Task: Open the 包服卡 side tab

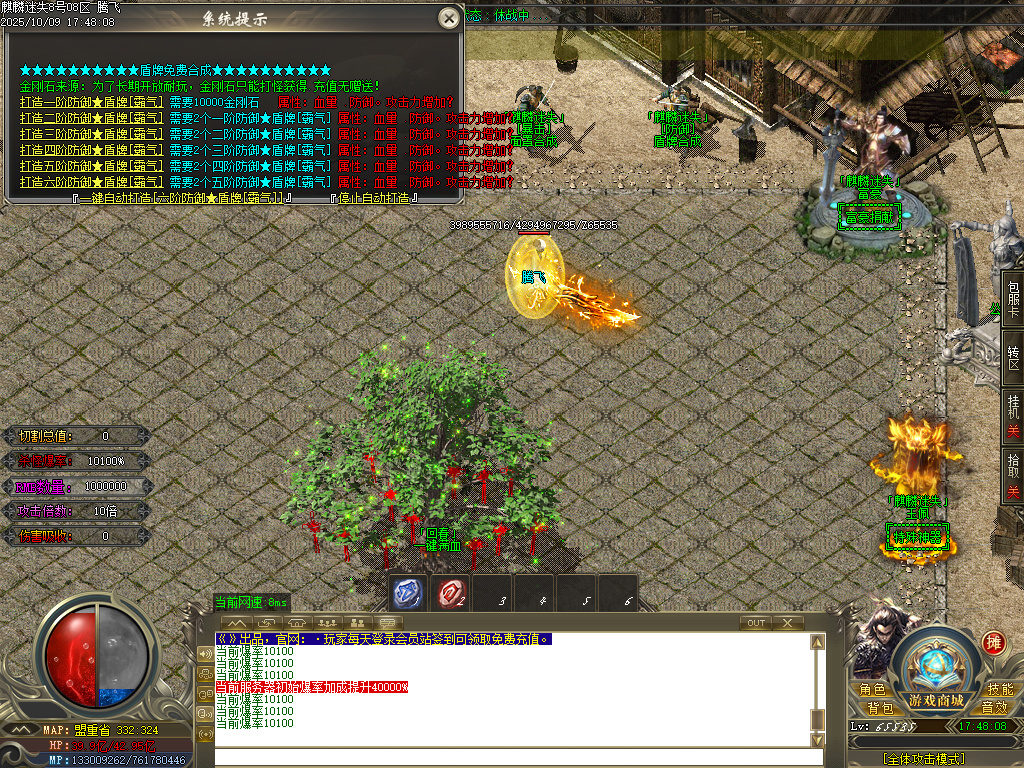Action: [x=1013, y=299]
